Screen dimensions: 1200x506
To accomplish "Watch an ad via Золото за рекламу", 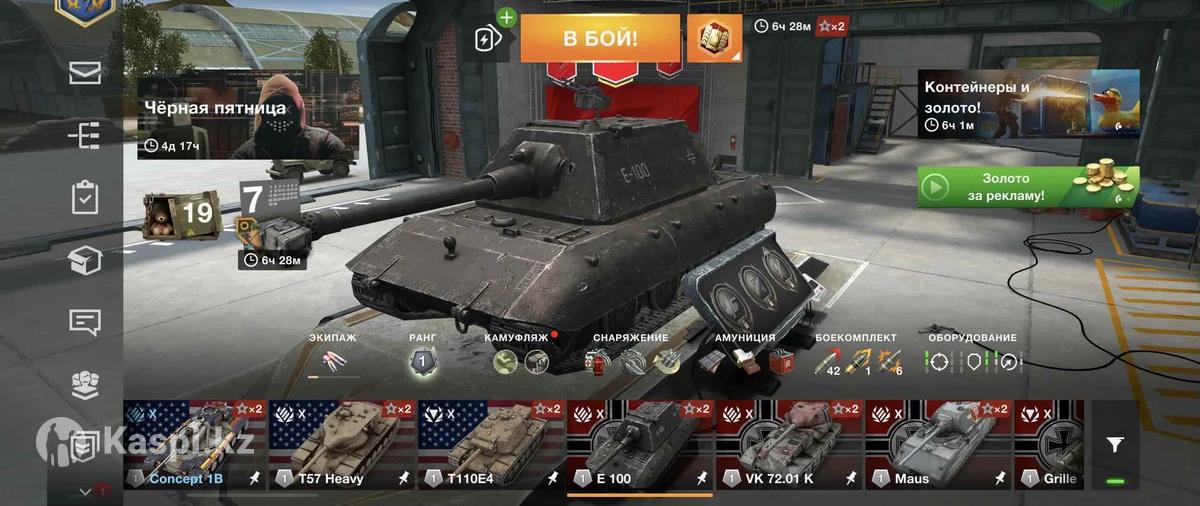I will click(x=1027, y=187).
